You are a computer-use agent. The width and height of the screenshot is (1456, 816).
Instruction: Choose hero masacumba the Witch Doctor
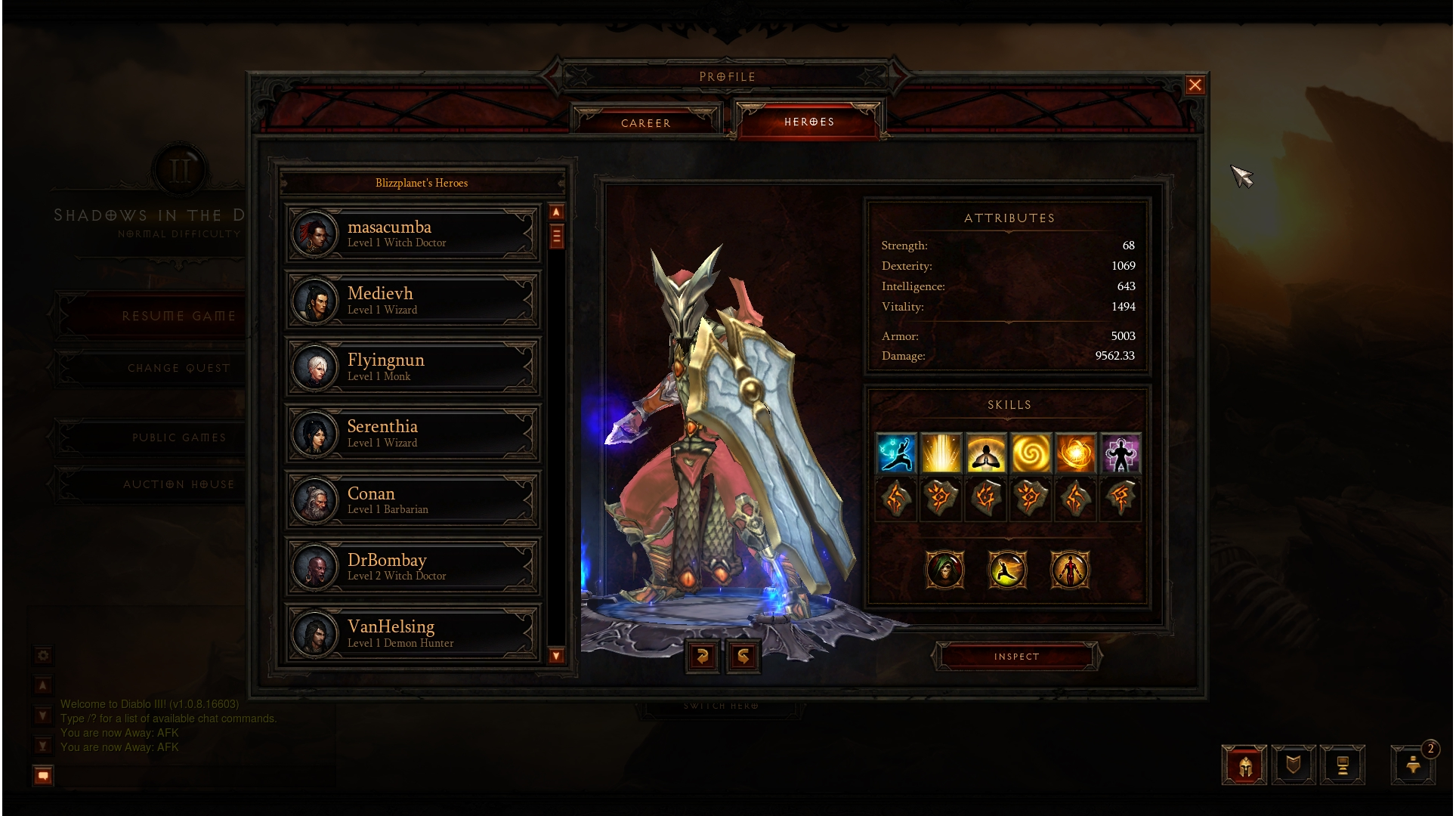pos(413,233)
